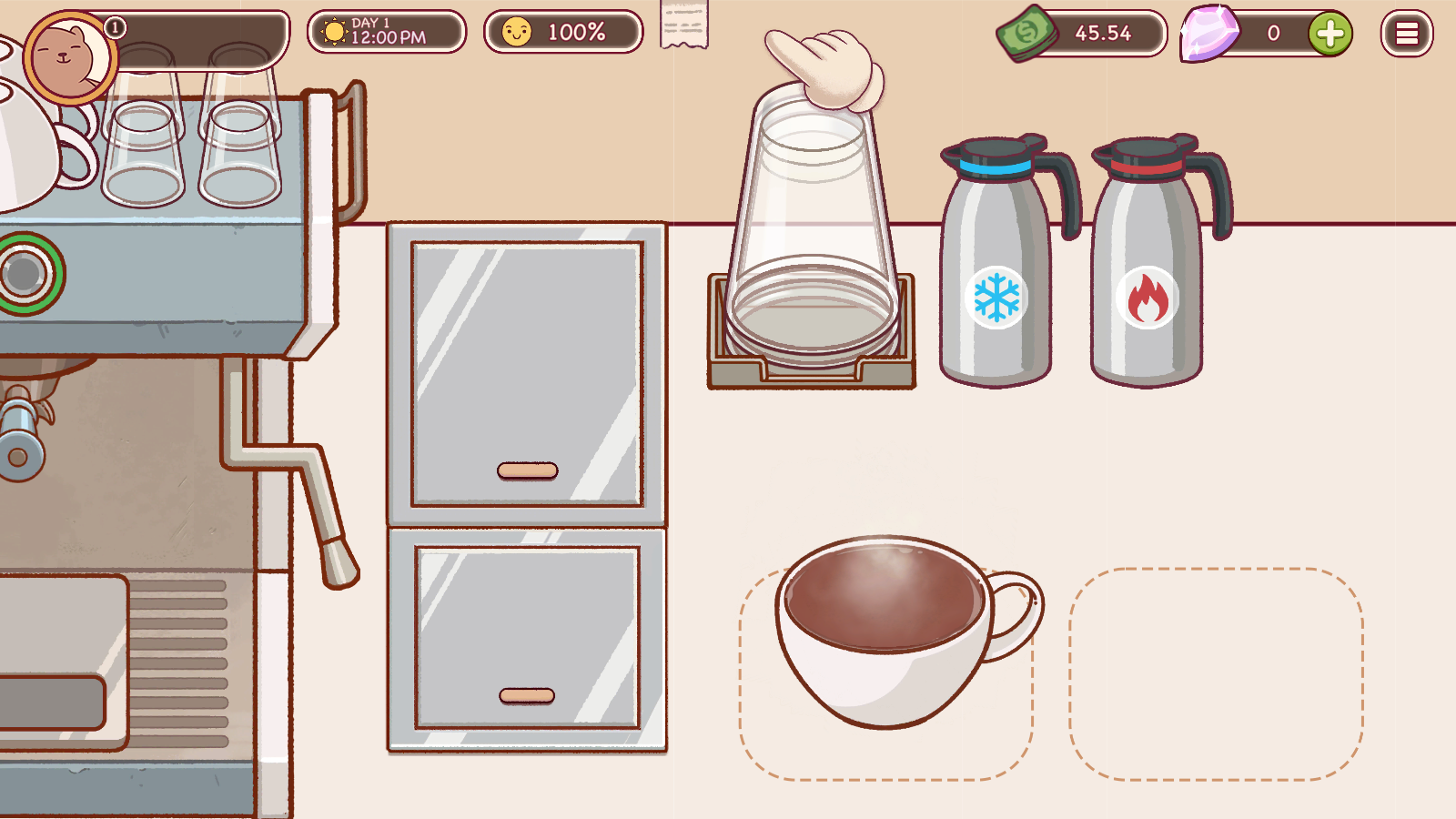
Task: Open the cat avatar profile
Action: coord(67,58)
